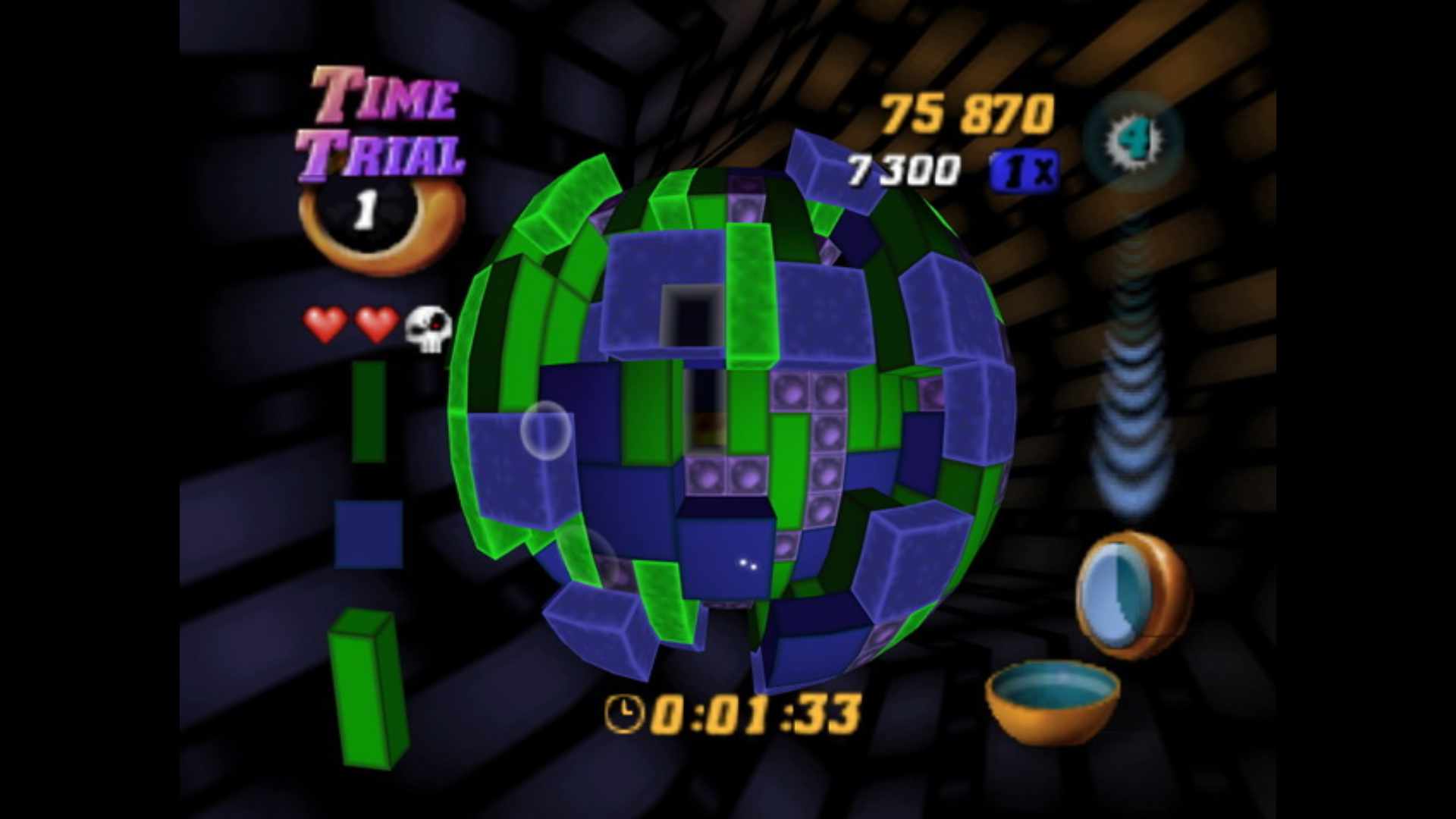Viewport: 1456px width, 819px height.
Task: Choose the dark green queued piece
Action: click(369, 410)
